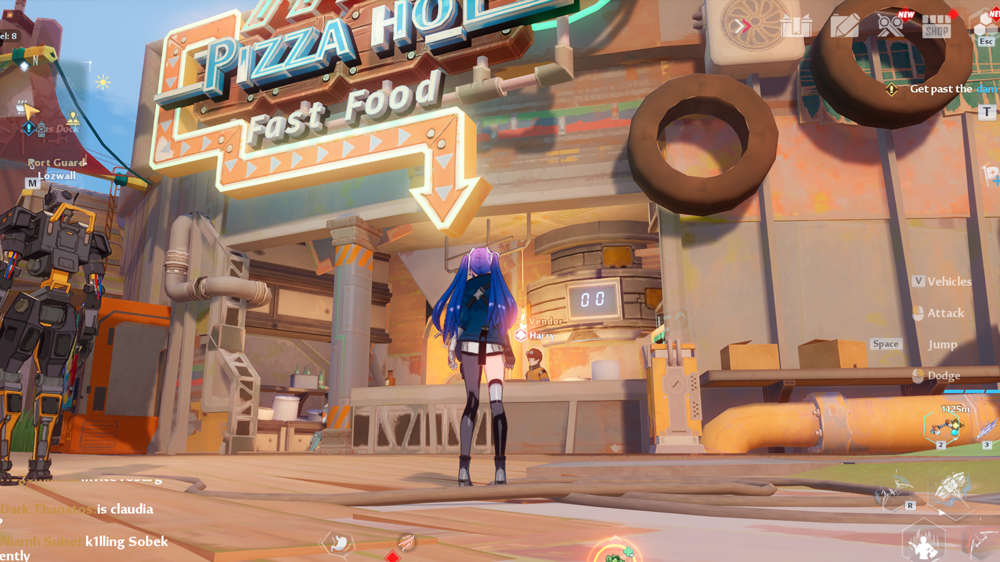Expand the top bar with the double-arrow icon
1000x562 pixels.
tap(740, 25)
